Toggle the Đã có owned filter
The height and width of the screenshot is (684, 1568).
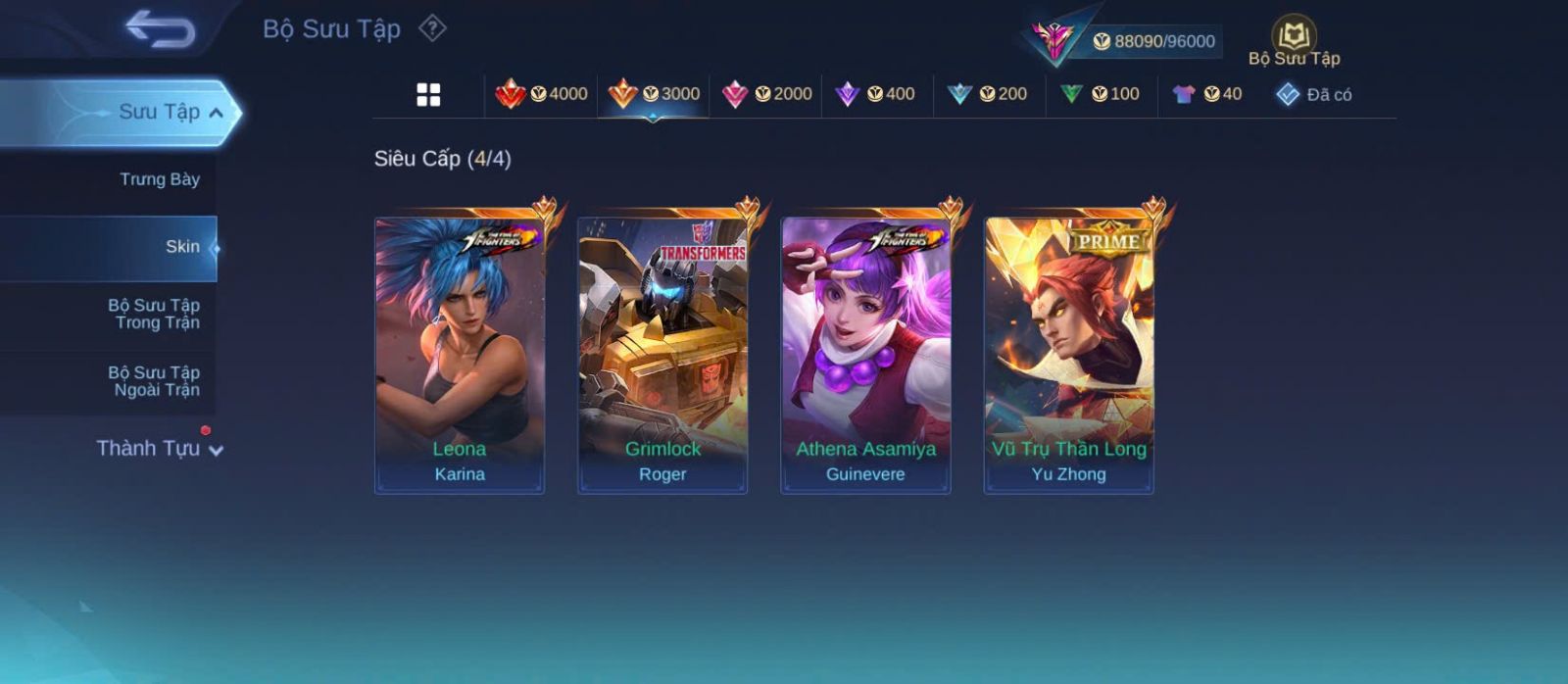(1313, 95)
